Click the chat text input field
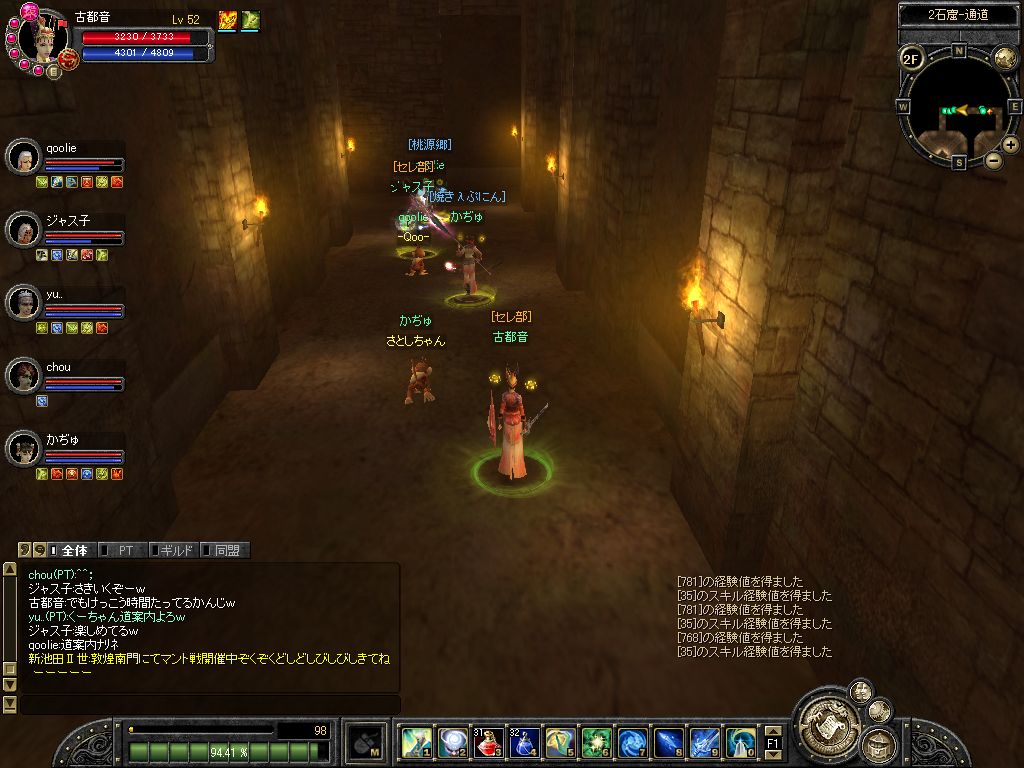The image size is (1024, 768). [208, 705]
